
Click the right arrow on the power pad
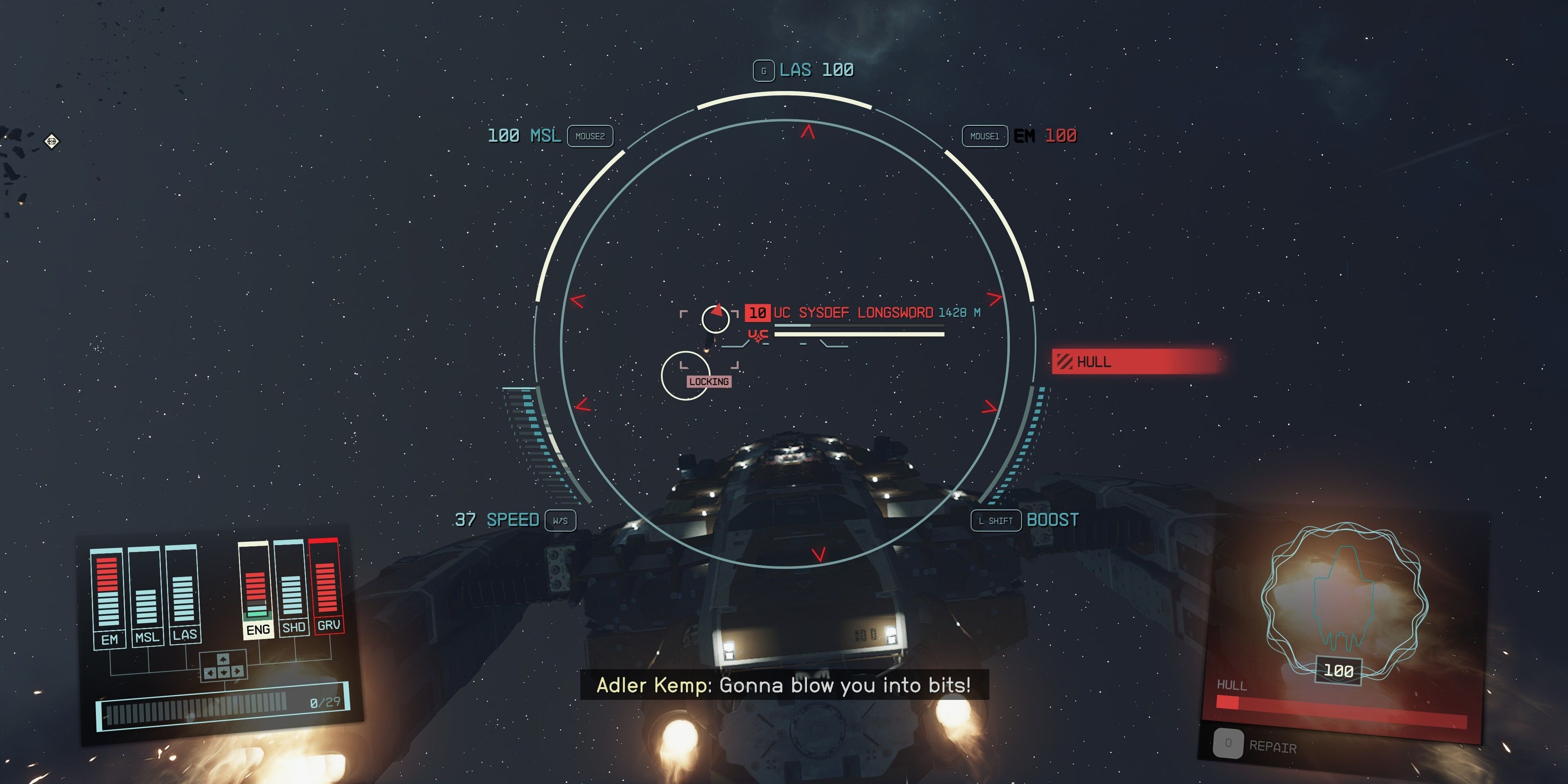click(237, 671)
